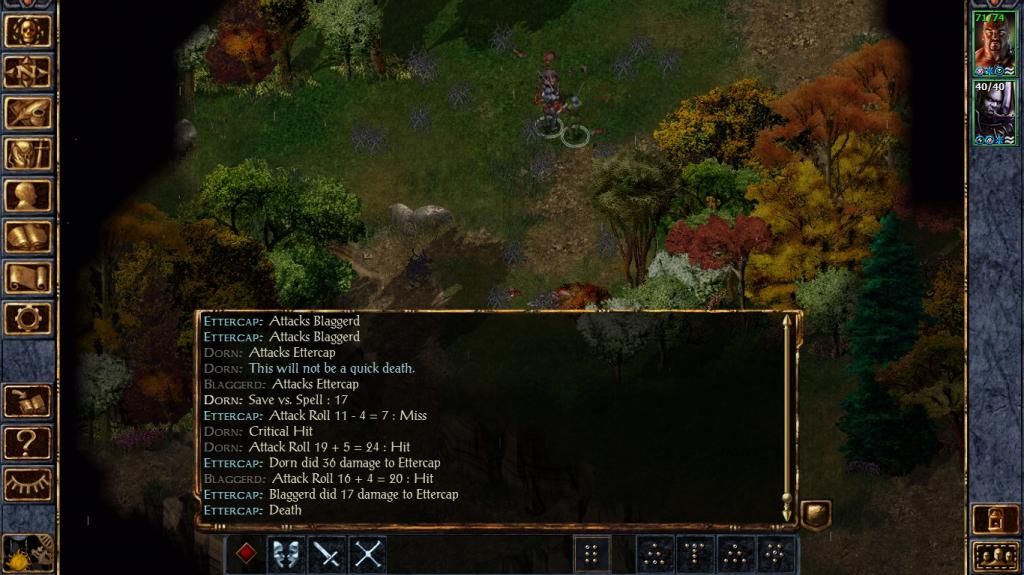The width and height of the screenshot is (1024, 575).
Task: Open the options gear menu
Action: pyautogui.click(x=27, y=318)
